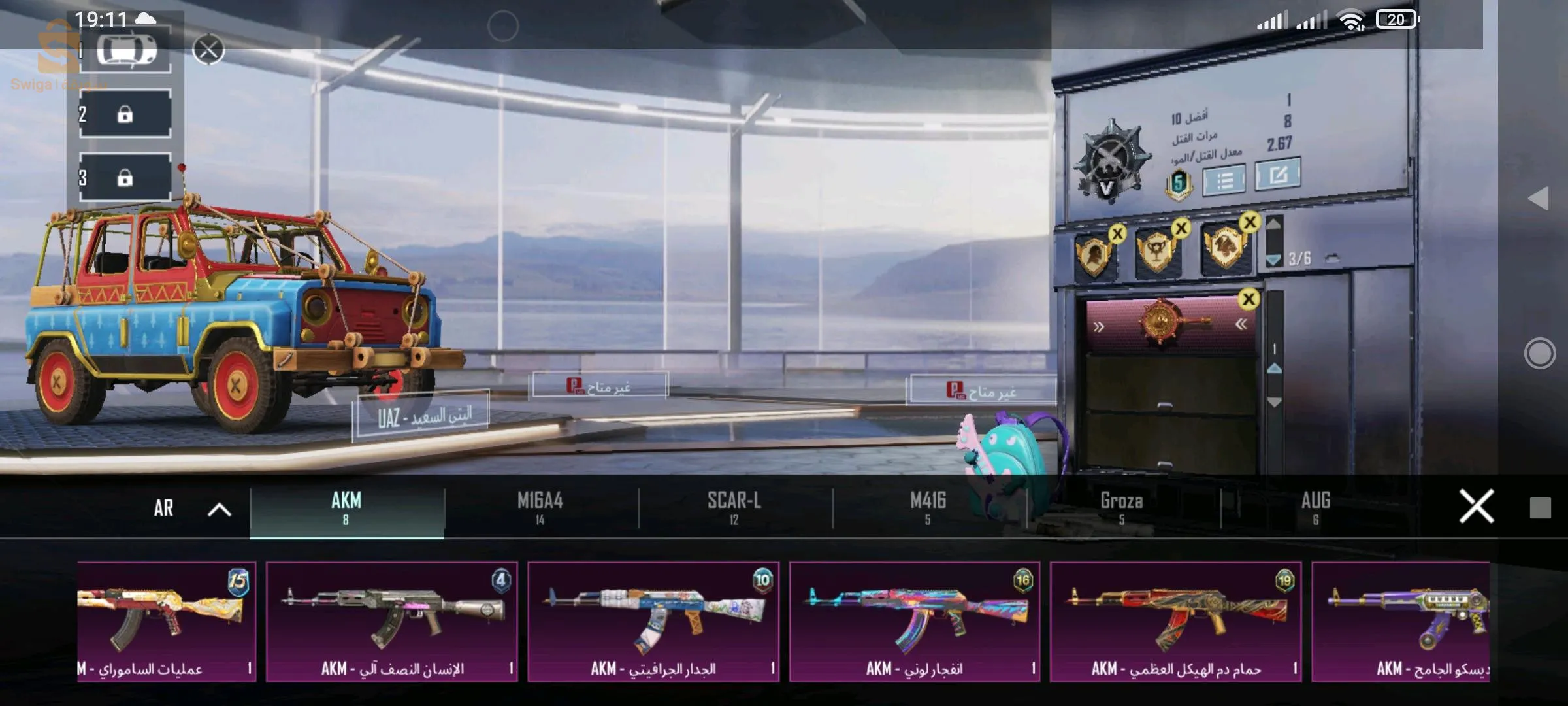Select the AKM weapon tab
The width and height of the screenshot is (1568, 706).
346,508
